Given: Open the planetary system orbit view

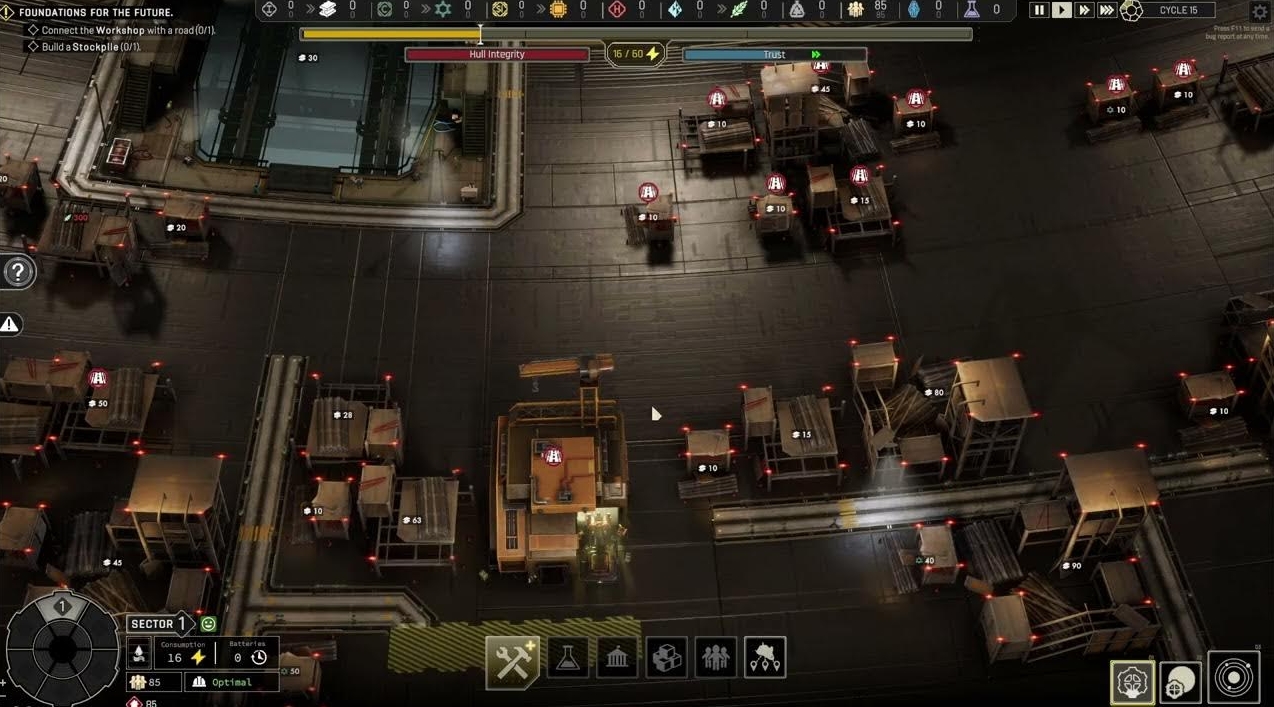Looking at the screenshot, I should point(1233,678).
